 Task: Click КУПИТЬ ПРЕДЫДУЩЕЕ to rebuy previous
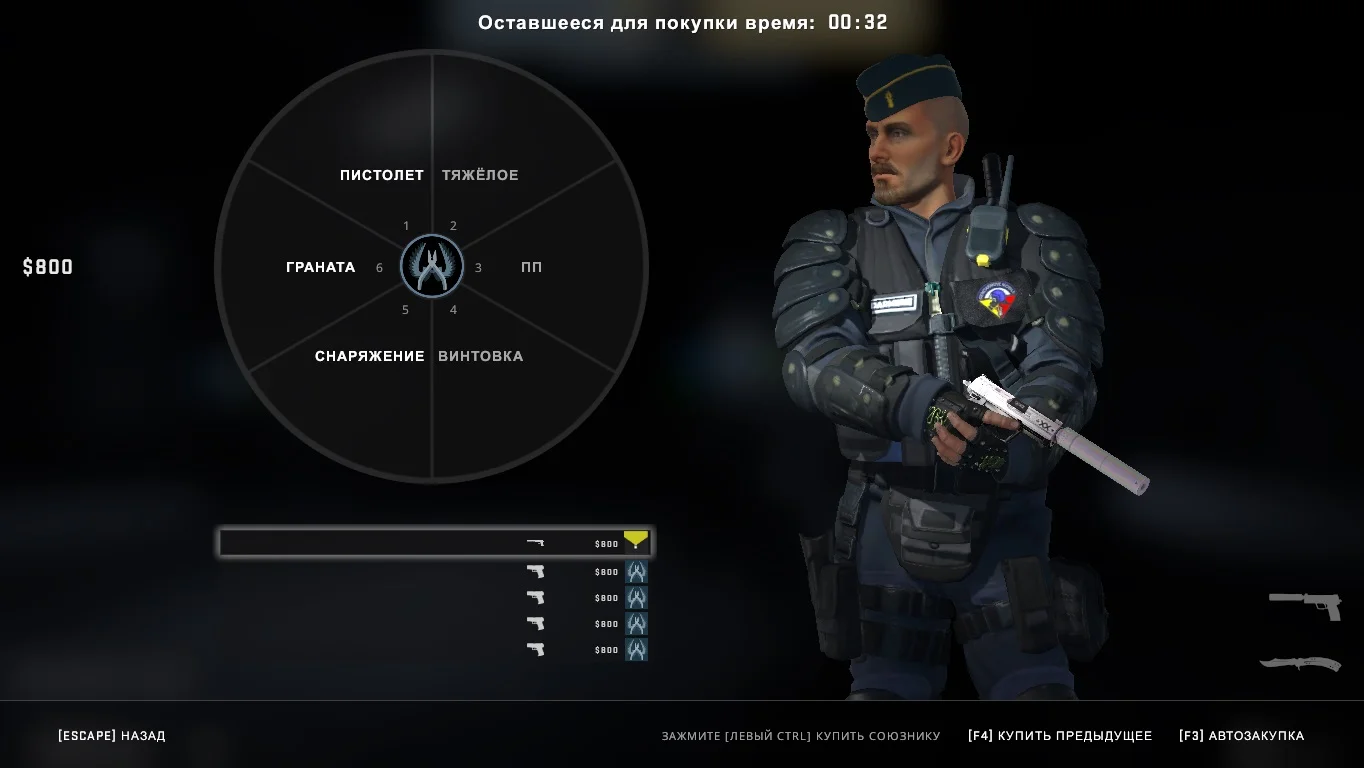[1060, 736]
